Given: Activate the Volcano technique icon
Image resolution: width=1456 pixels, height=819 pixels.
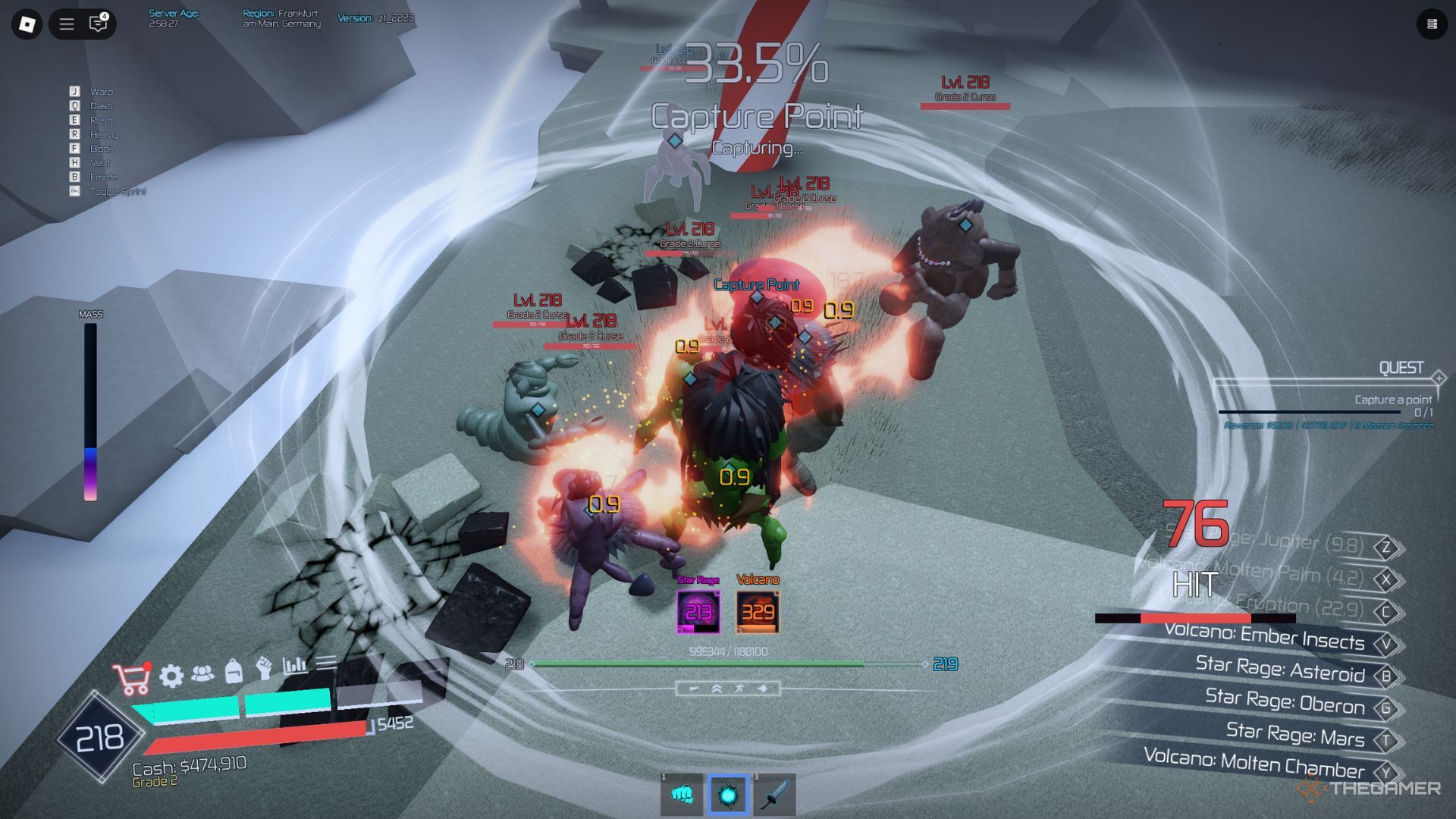Looking at the screenshot, I should (758, 611).
